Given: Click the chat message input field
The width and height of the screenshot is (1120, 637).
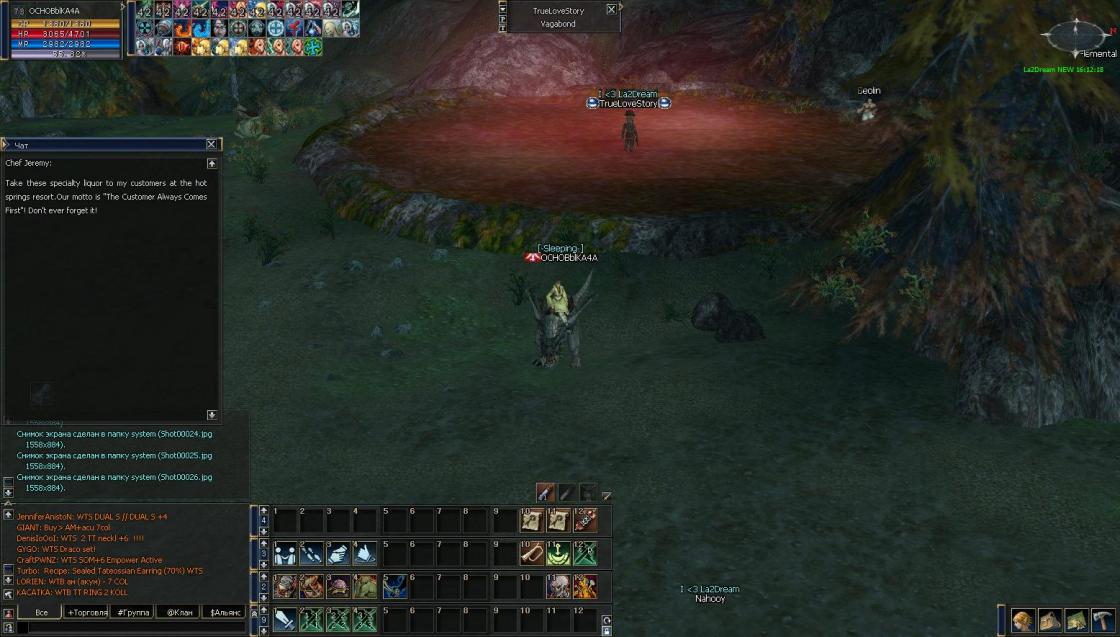Looking at the screenshot, I should [x=130, y=627].
